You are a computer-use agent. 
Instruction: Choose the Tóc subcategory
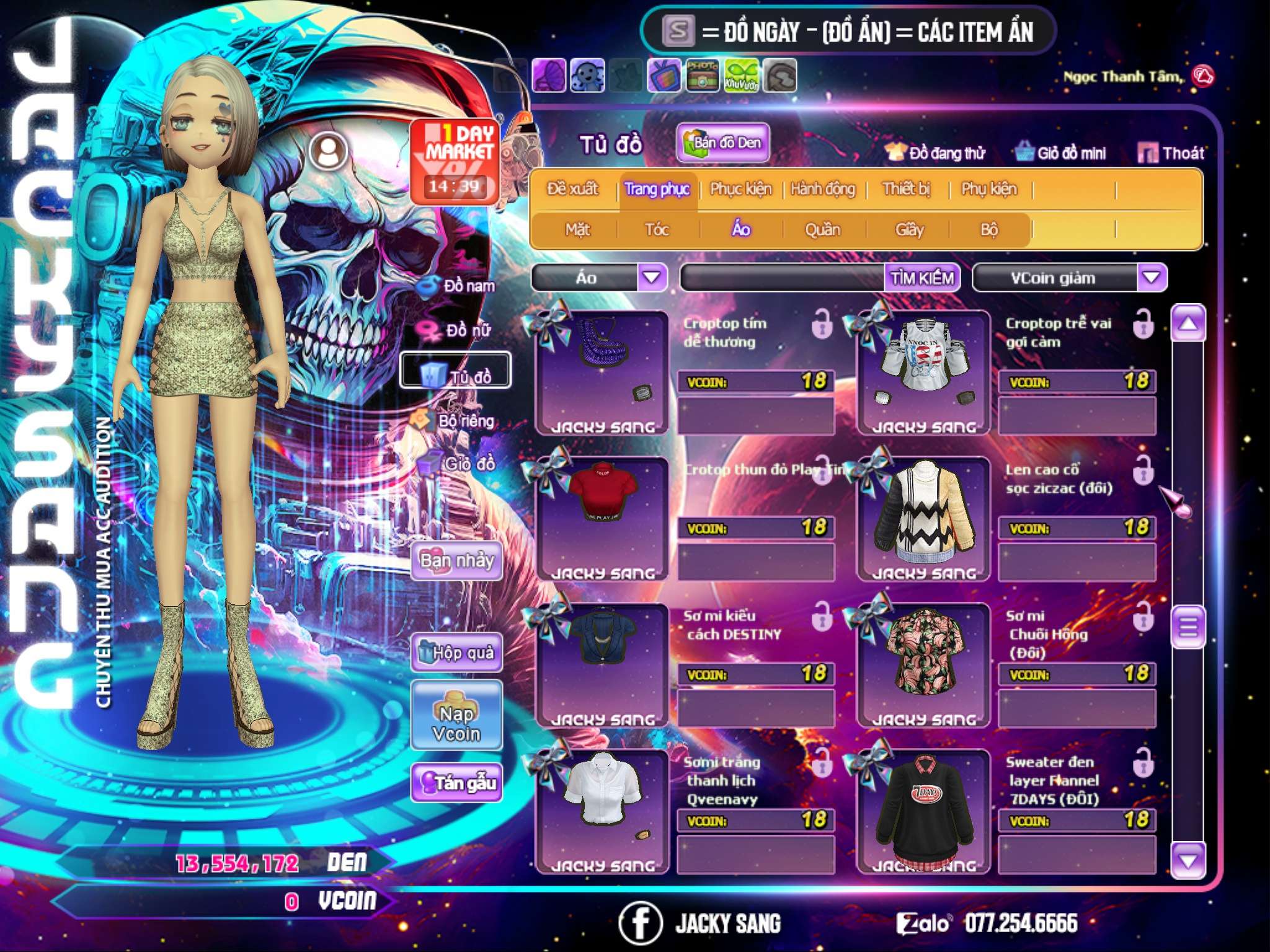click(657, 230)
